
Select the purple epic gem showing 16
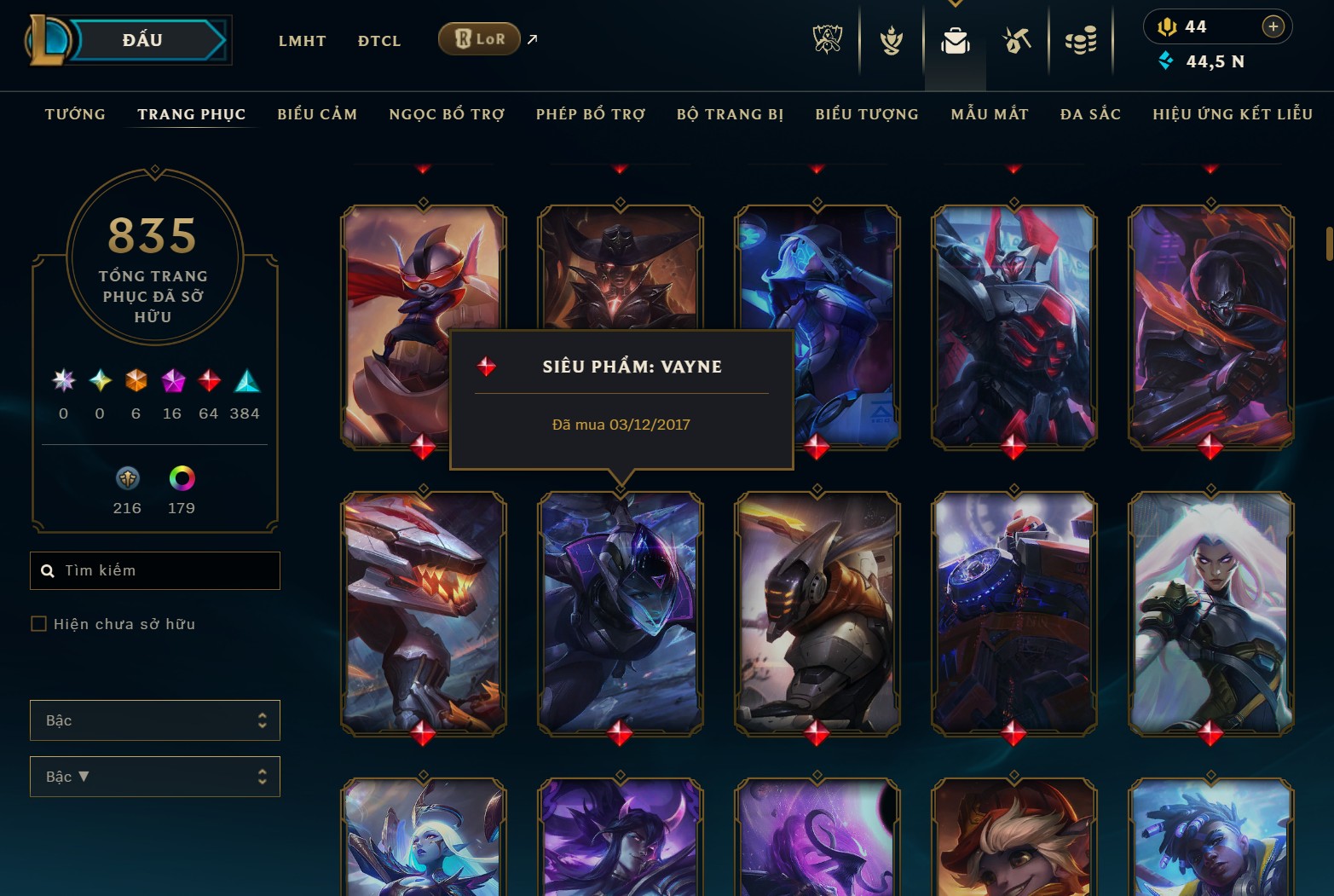point(171,383)
